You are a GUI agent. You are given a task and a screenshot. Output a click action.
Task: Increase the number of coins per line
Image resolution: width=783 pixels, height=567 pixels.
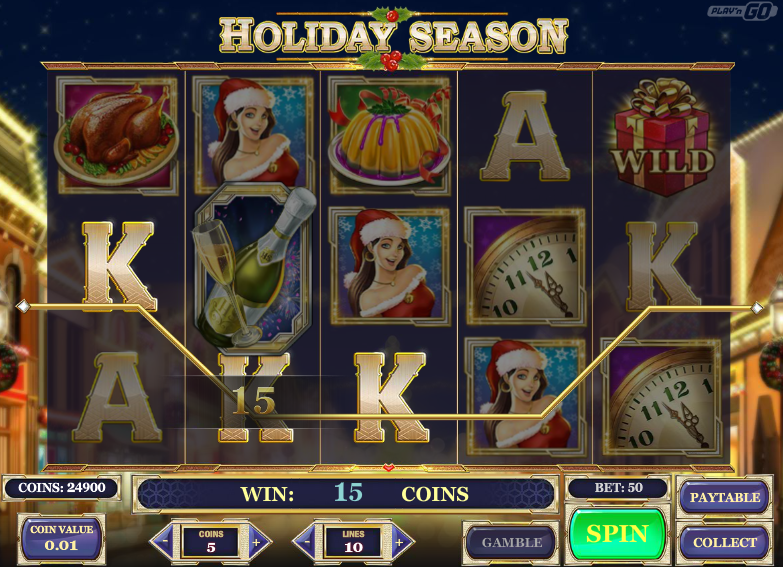coord(257,542)
